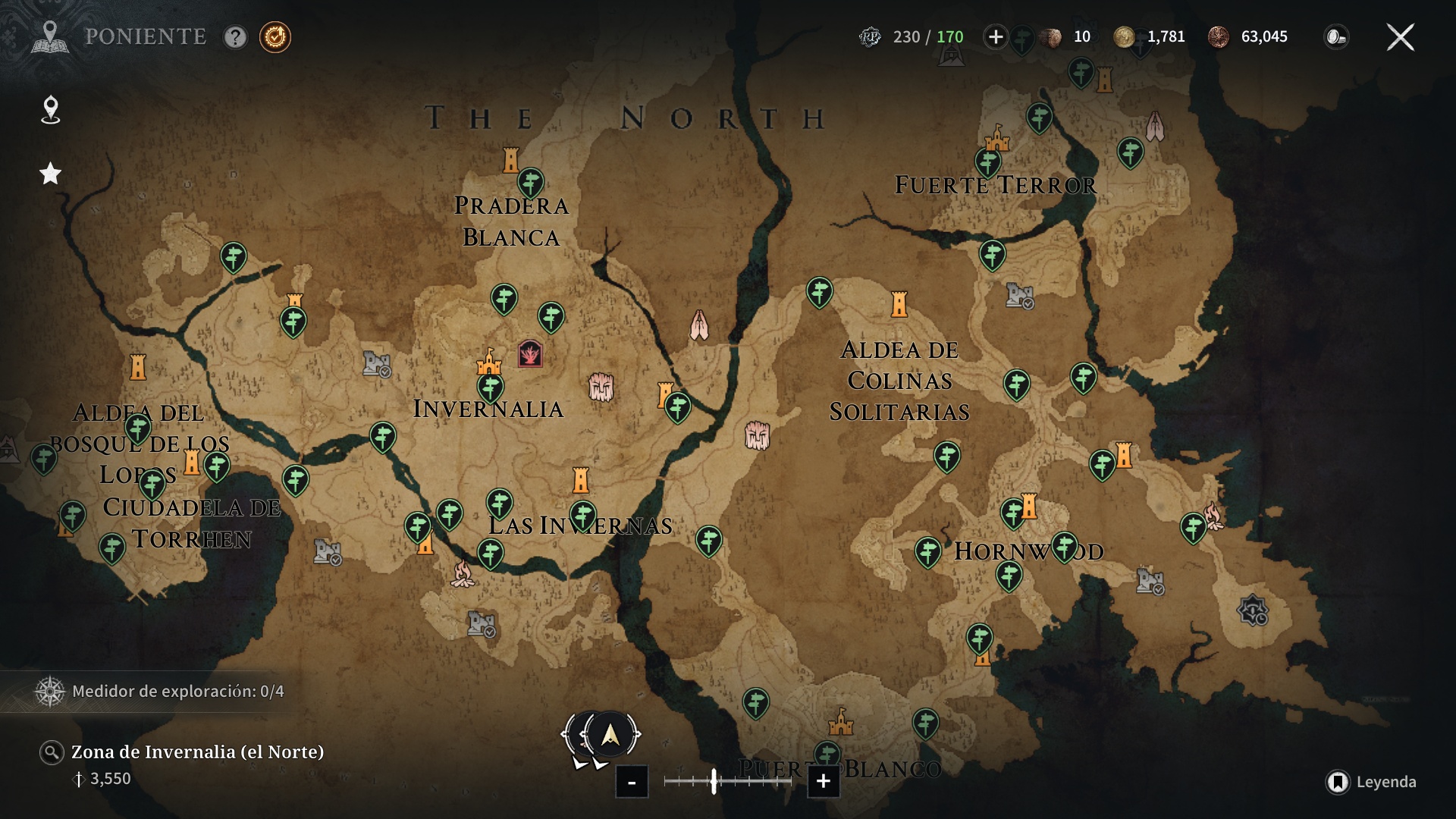Zoom in the map with plus button
The image size is (1456, 819).
823,782
